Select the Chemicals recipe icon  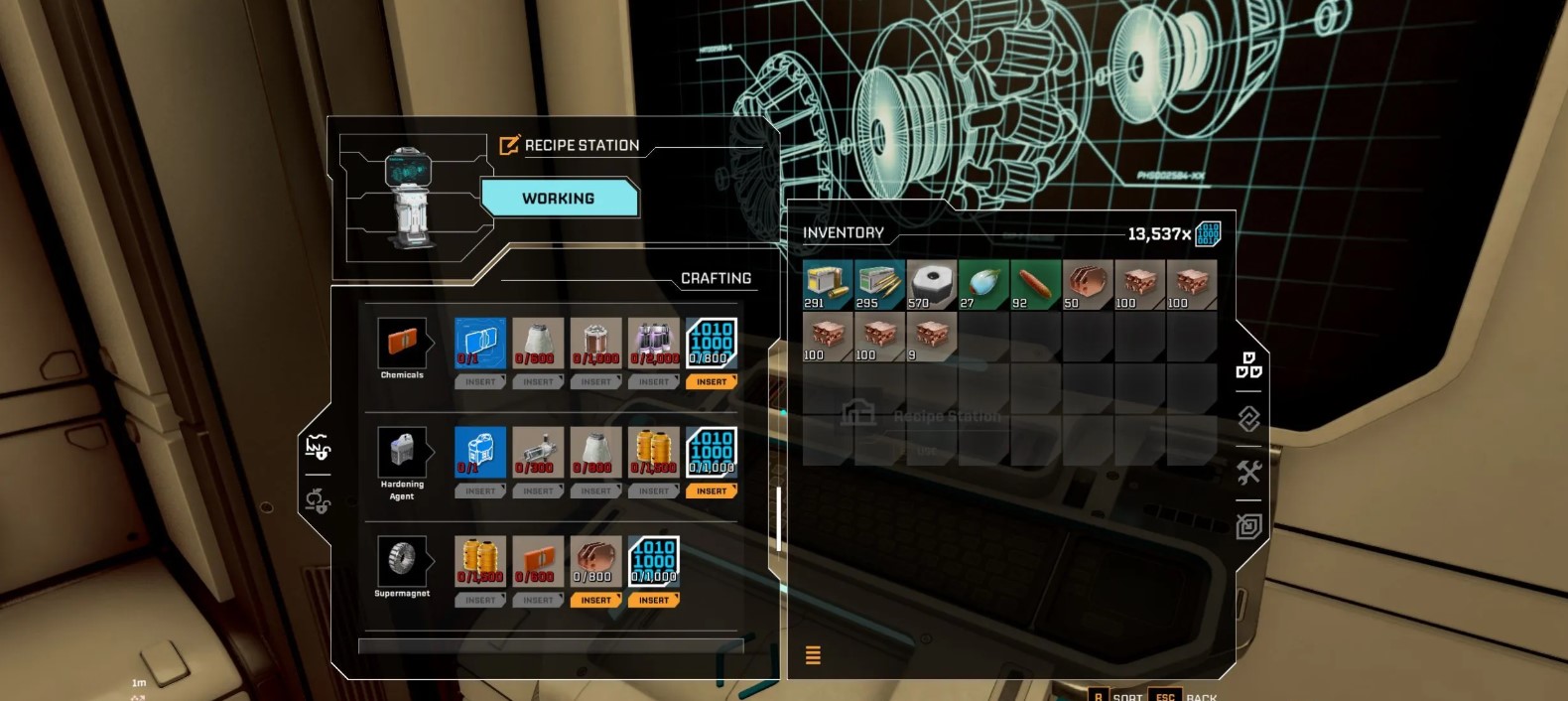pos(402,344)
